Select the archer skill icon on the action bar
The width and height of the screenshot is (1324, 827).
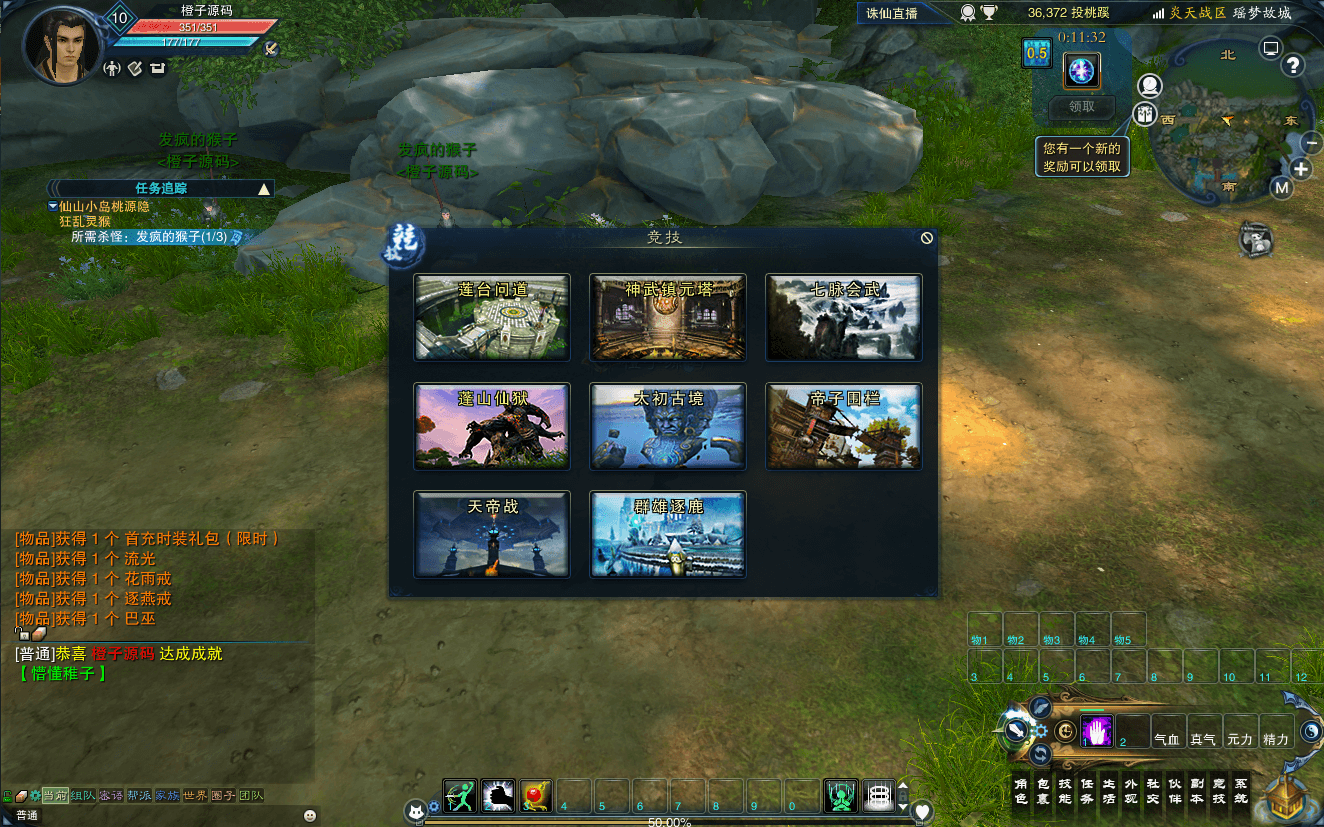459,795
